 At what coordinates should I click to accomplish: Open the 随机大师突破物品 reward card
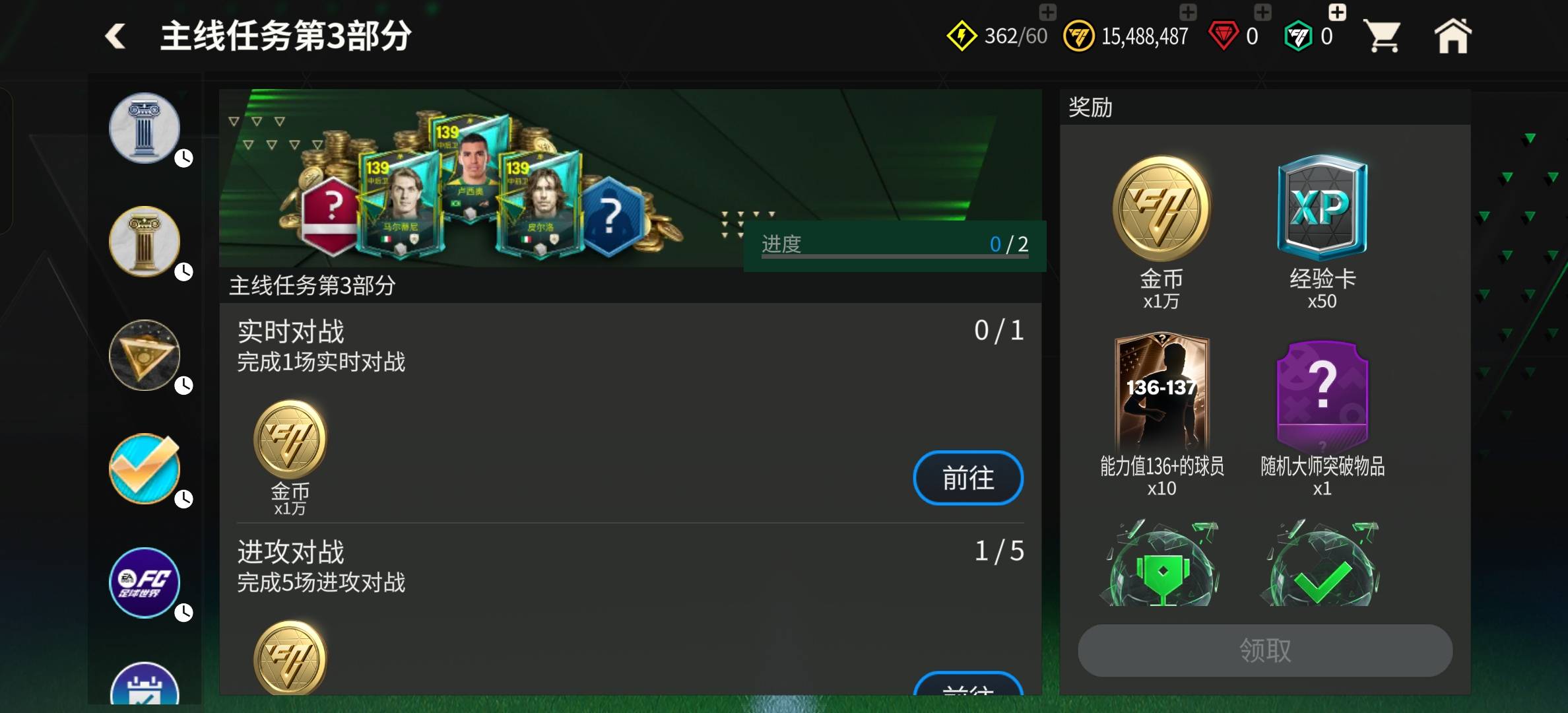[x=1322, y=394]
